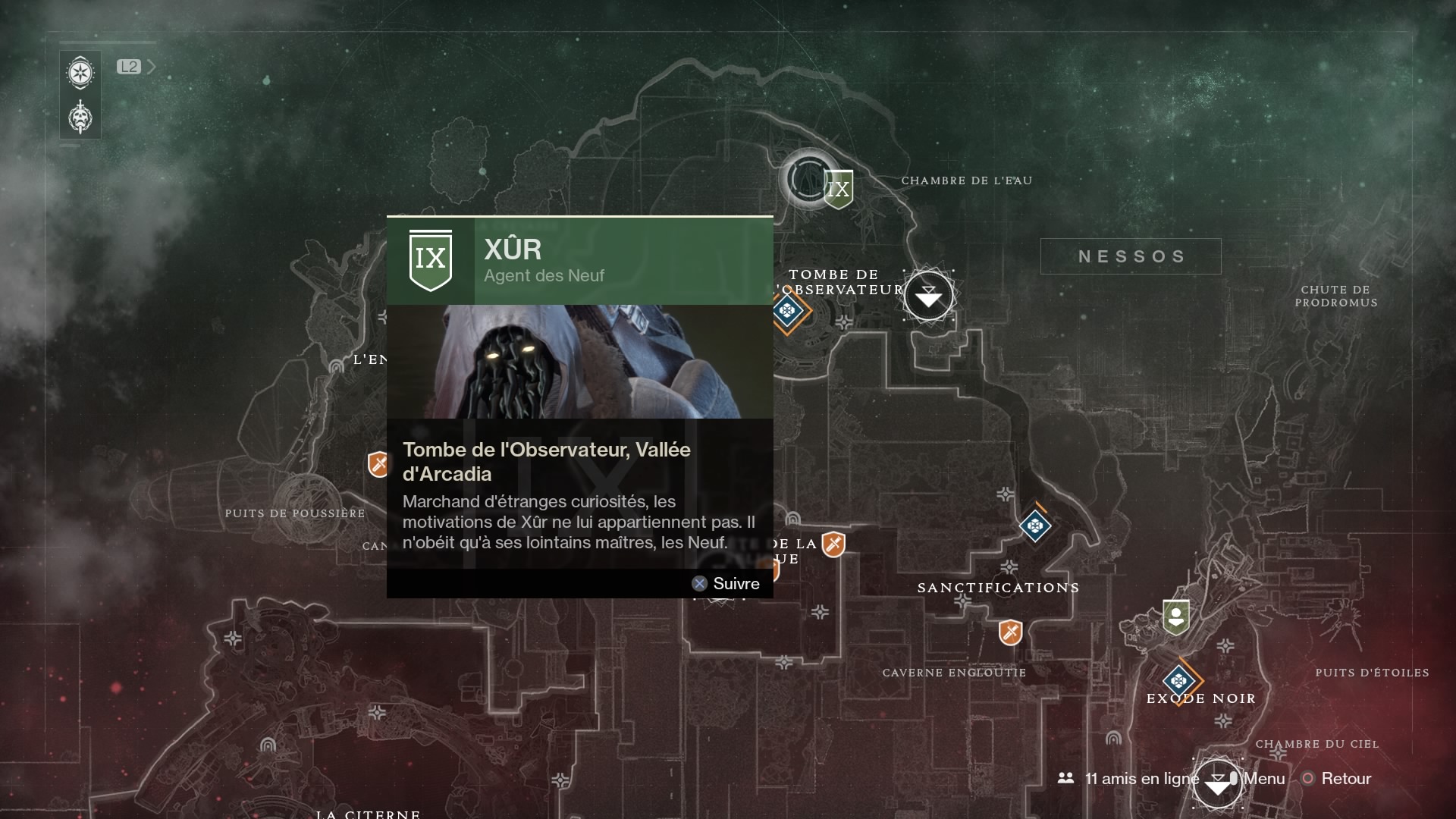Choose the landing zone at Tombe de l'Observateur
Viewport: 1456px width, 819px height.
tap(928, 296)
